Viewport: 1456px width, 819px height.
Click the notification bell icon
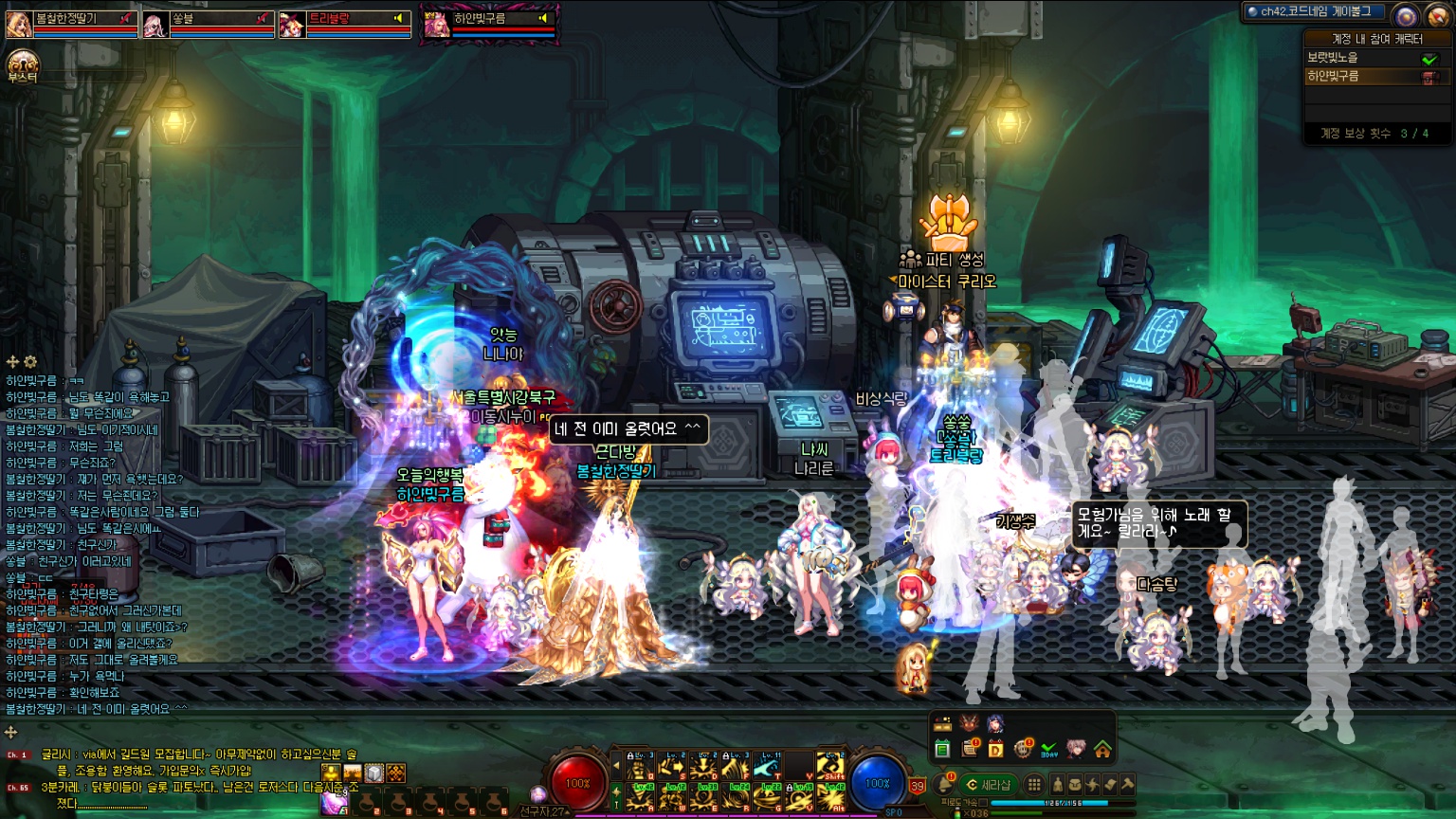pos(945,784)
